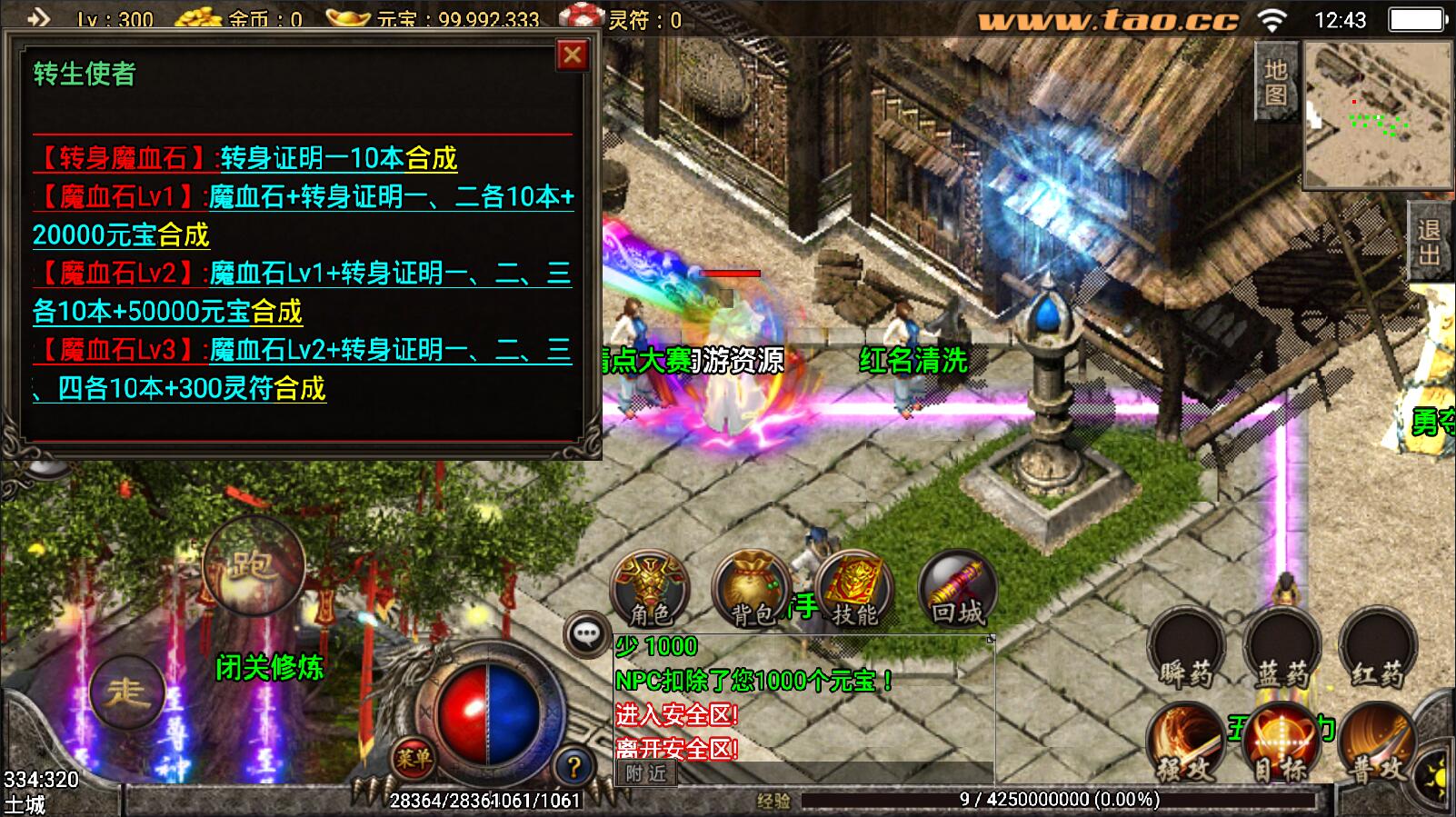The height and width of the screenshot is (817, 1456).
Task: Activate the 普攻 normal attack
Action: coord(1376,745)
